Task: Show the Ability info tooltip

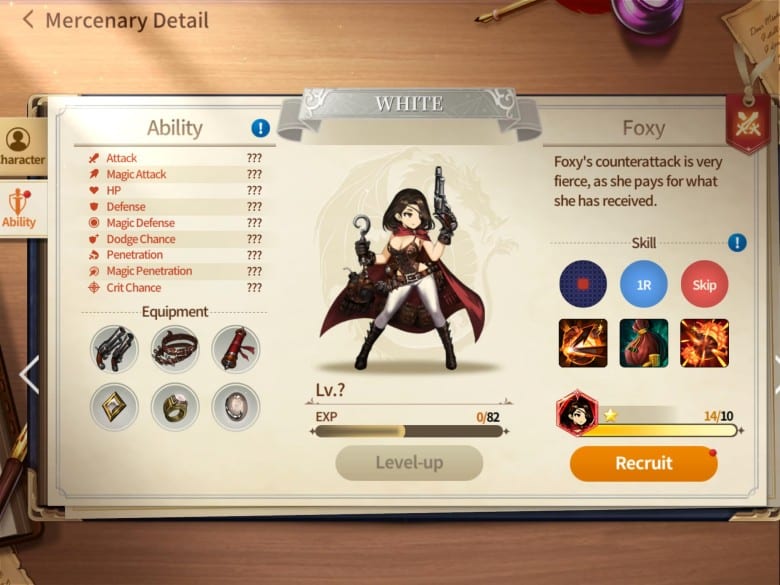Action: (x=261, y=128)
